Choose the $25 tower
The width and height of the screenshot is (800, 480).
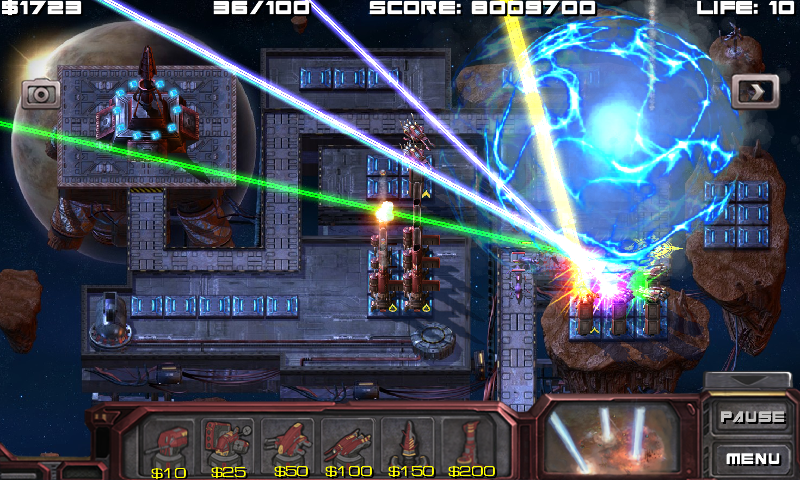coord(230,442)
